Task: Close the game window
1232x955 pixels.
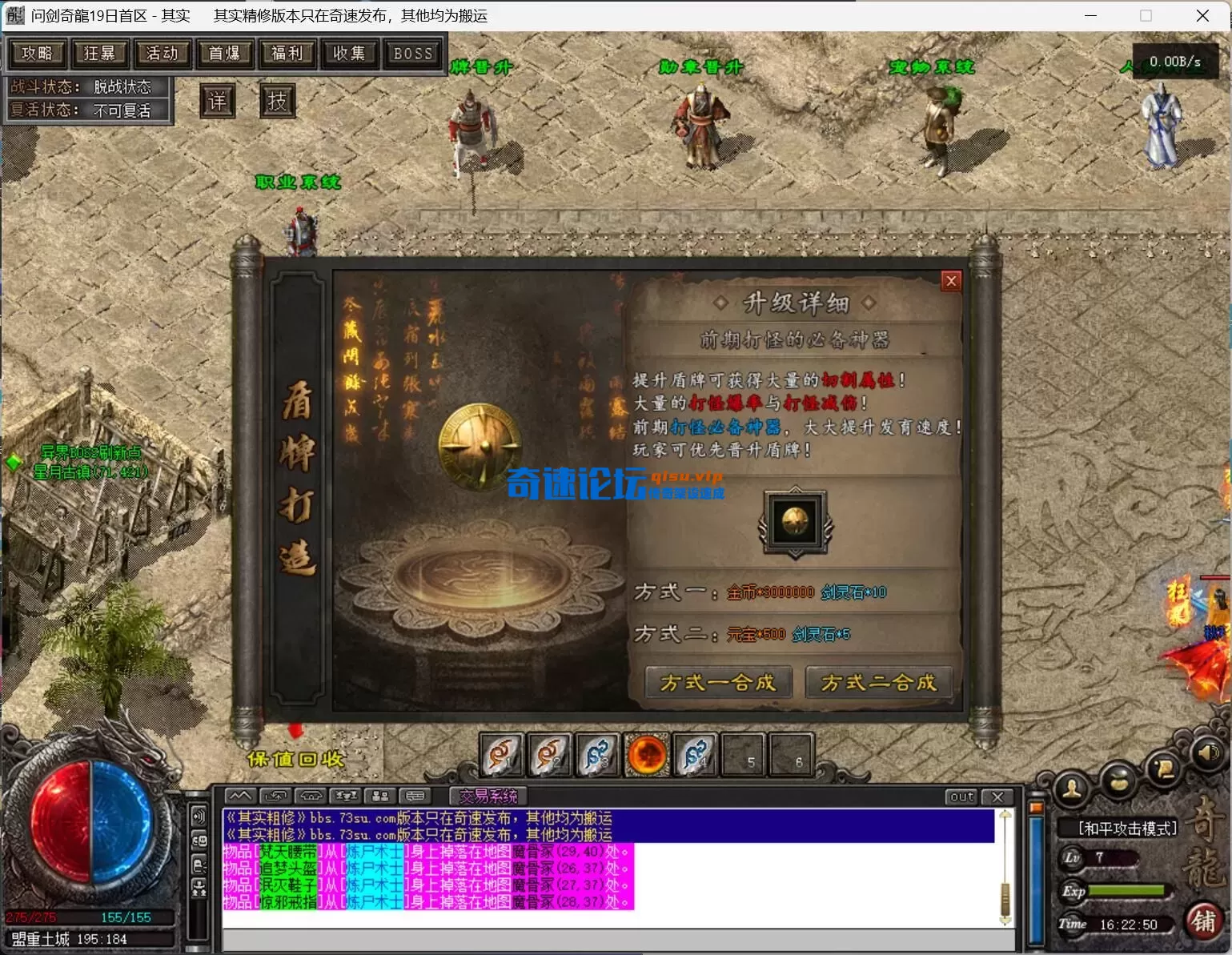Action: coord(1202,16)
